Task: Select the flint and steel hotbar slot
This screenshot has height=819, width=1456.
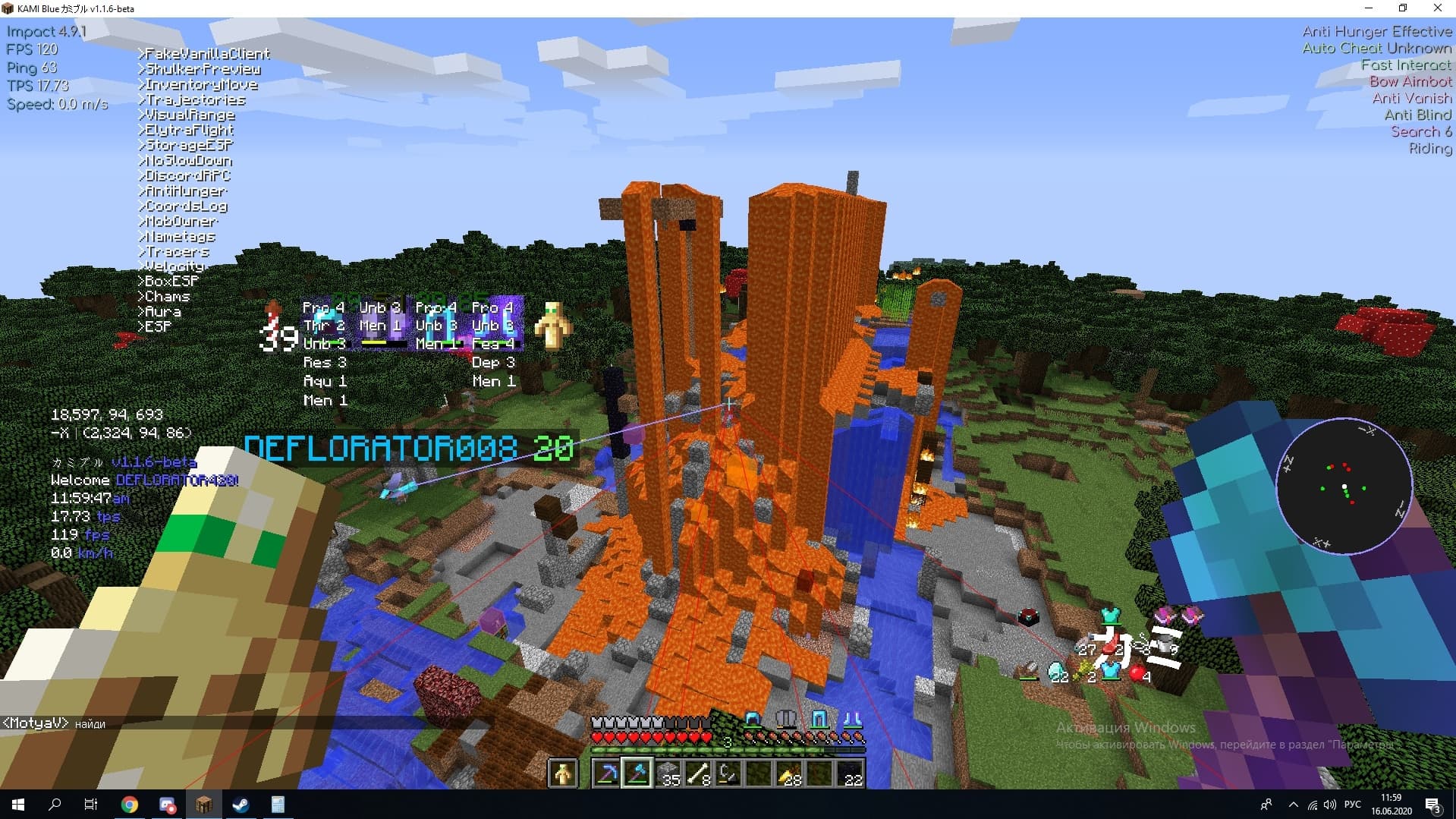Action: (728, 773)
